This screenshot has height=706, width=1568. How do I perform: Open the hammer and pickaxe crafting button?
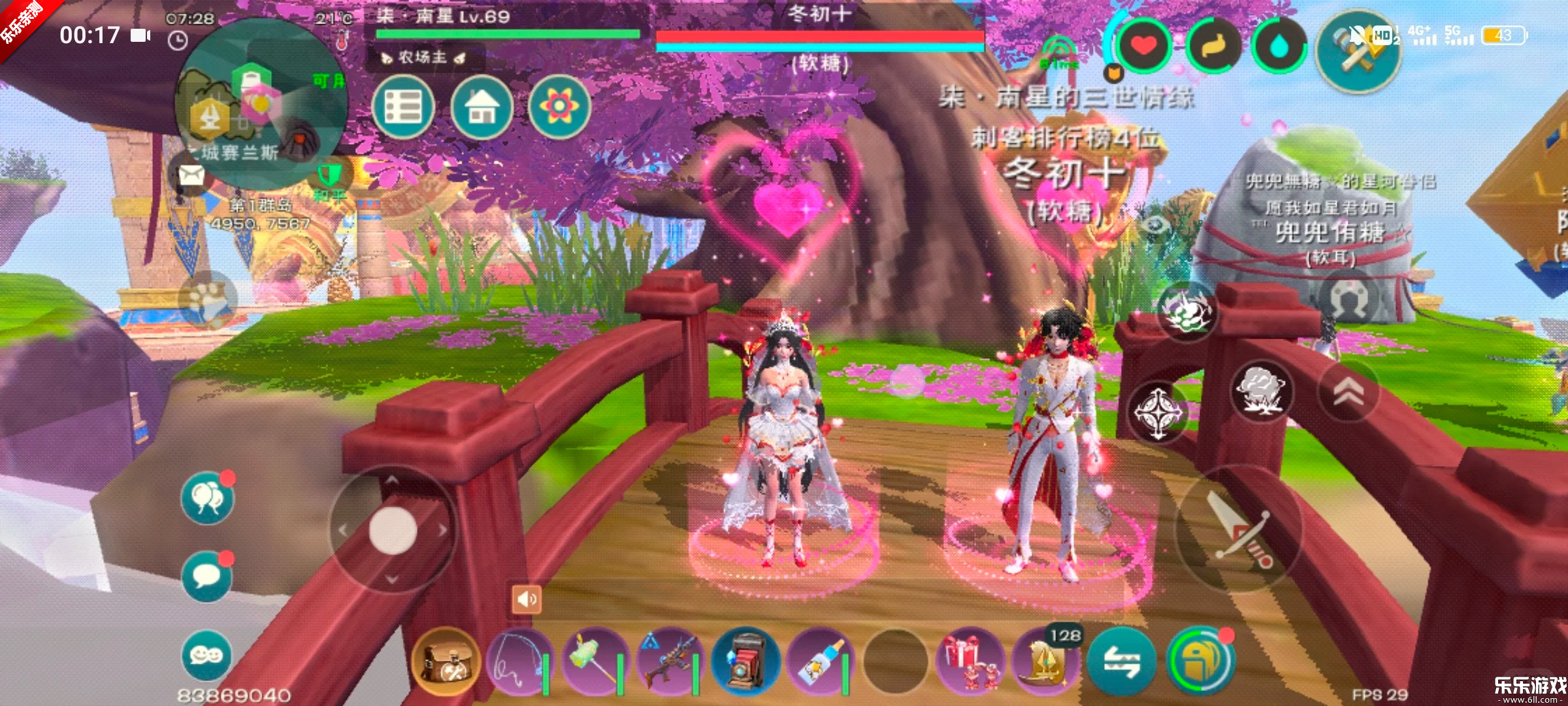(1359, 54)
